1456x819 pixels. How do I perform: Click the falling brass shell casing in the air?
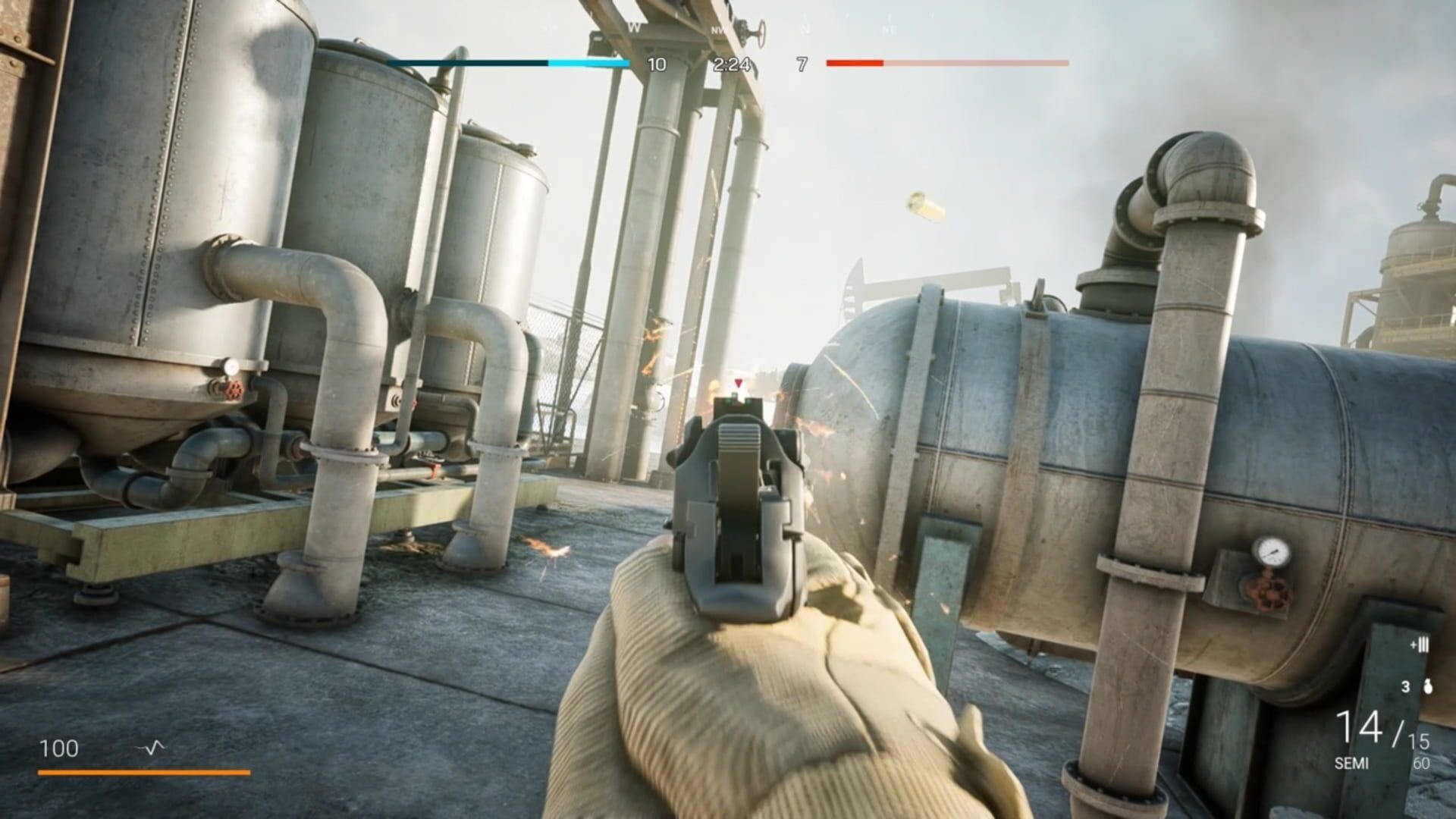tap(922, 203)
